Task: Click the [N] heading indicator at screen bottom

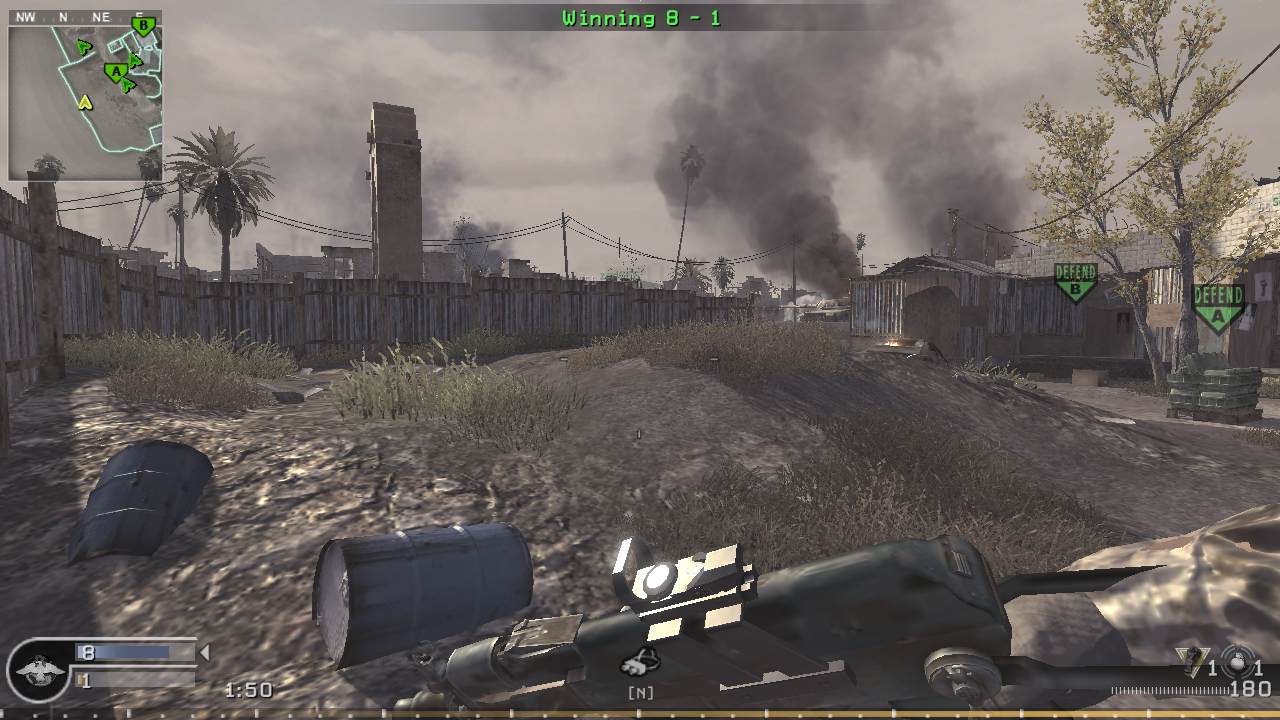Action: pos(643,690)
